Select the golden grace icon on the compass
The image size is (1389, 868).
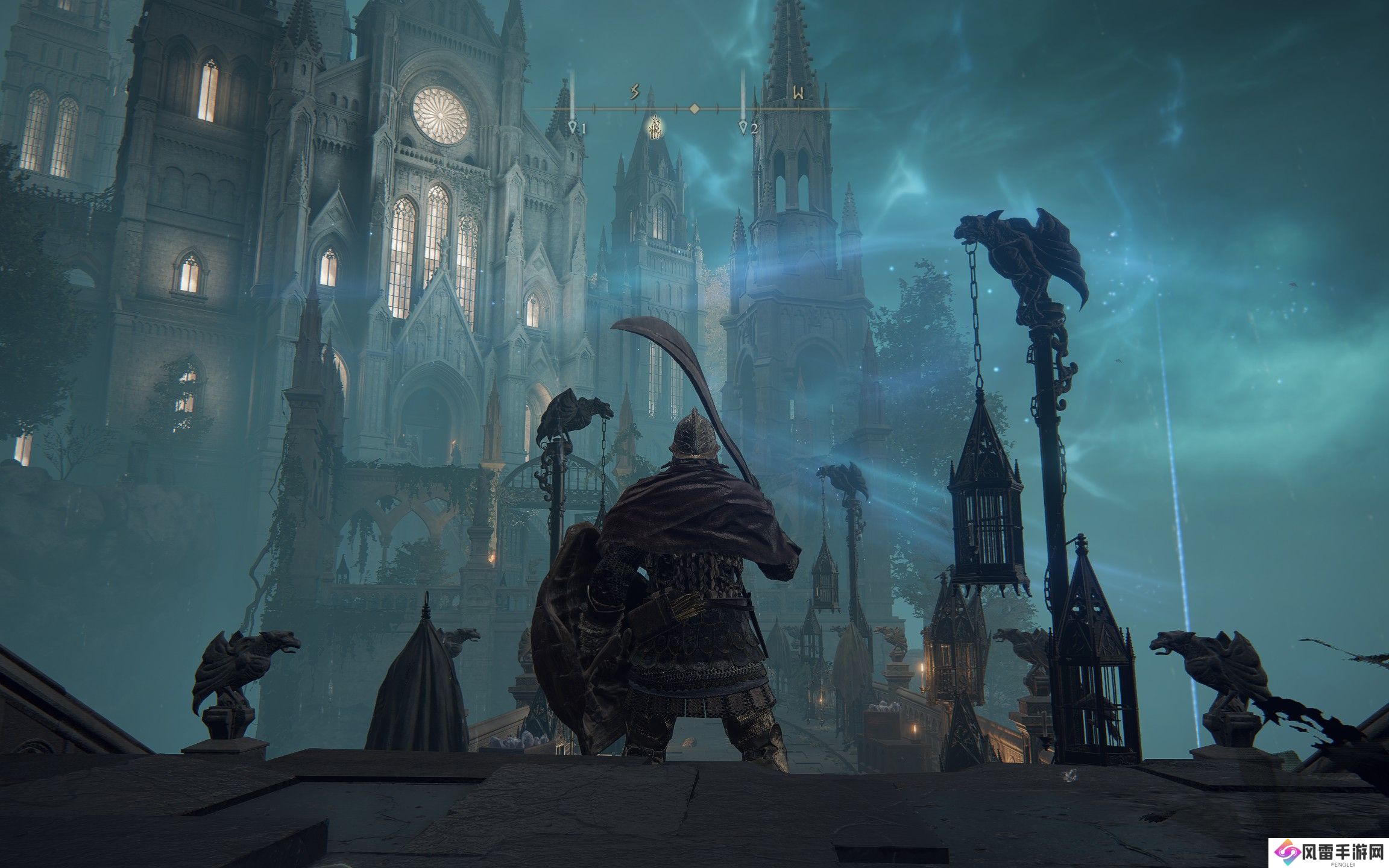[656, 127]
